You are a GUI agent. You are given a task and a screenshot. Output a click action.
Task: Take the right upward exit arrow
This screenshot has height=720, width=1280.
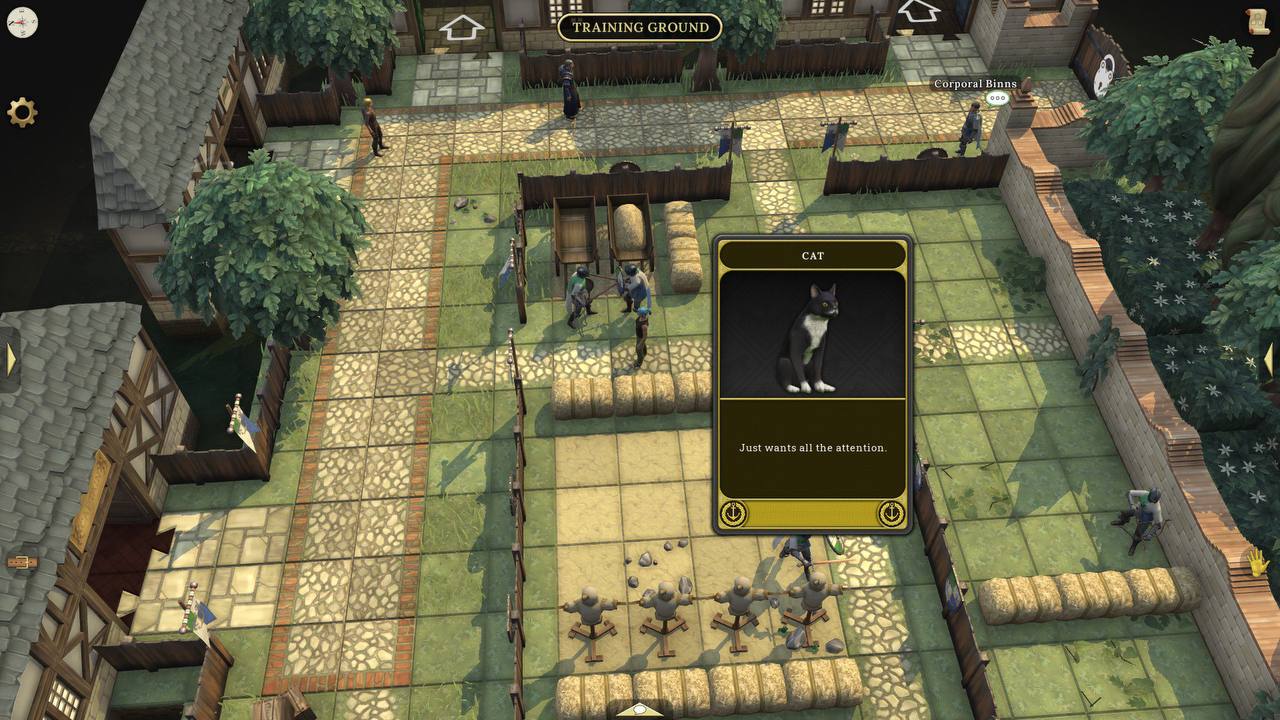918,12
